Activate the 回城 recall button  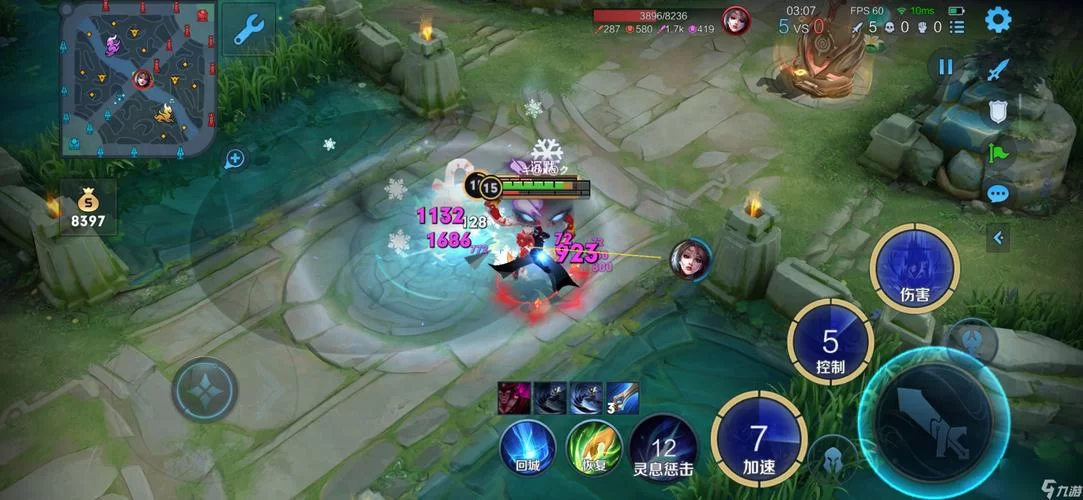point(527,446)
